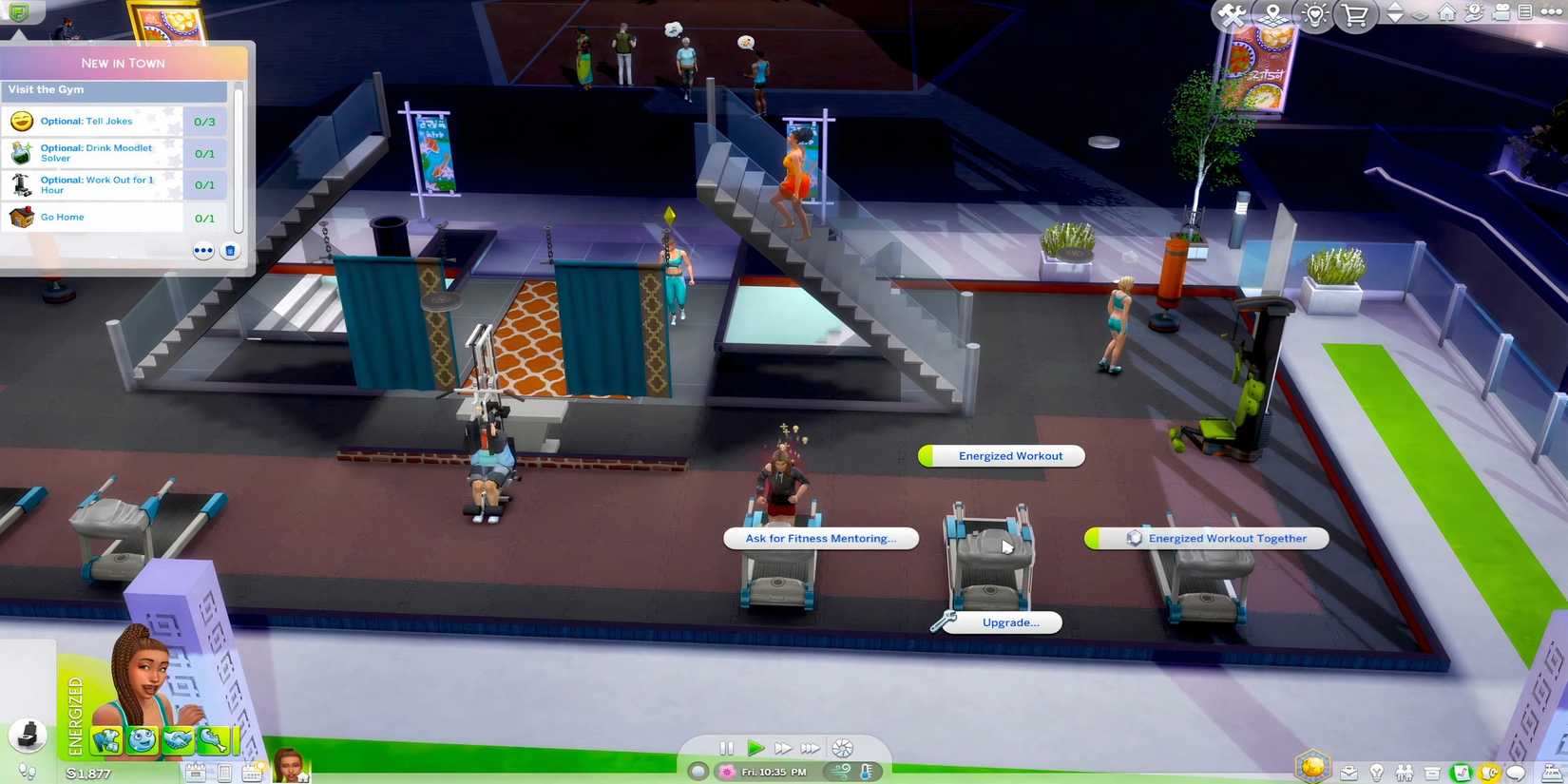Choose Energized Workout Together option
Viewport: 1568px width, 784px height.
click(1228, 539)
